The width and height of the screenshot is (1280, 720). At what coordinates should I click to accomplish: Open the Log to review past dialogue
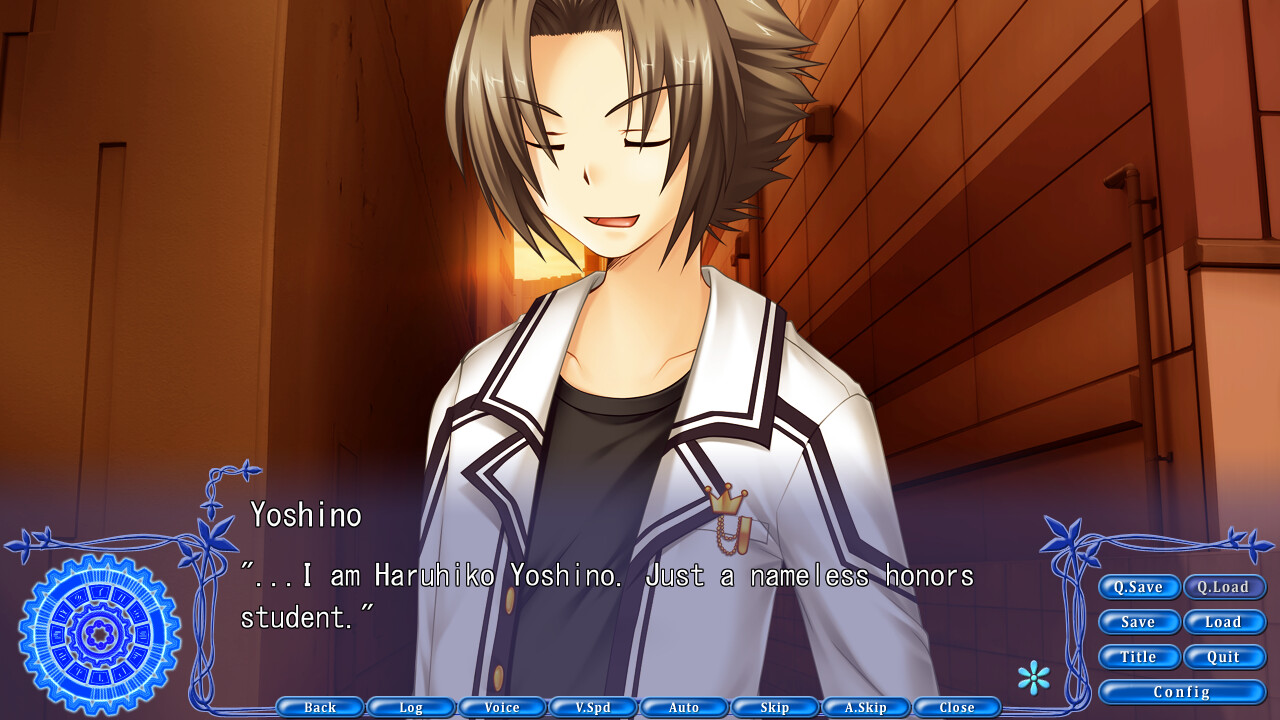click(x=411, y=707)
